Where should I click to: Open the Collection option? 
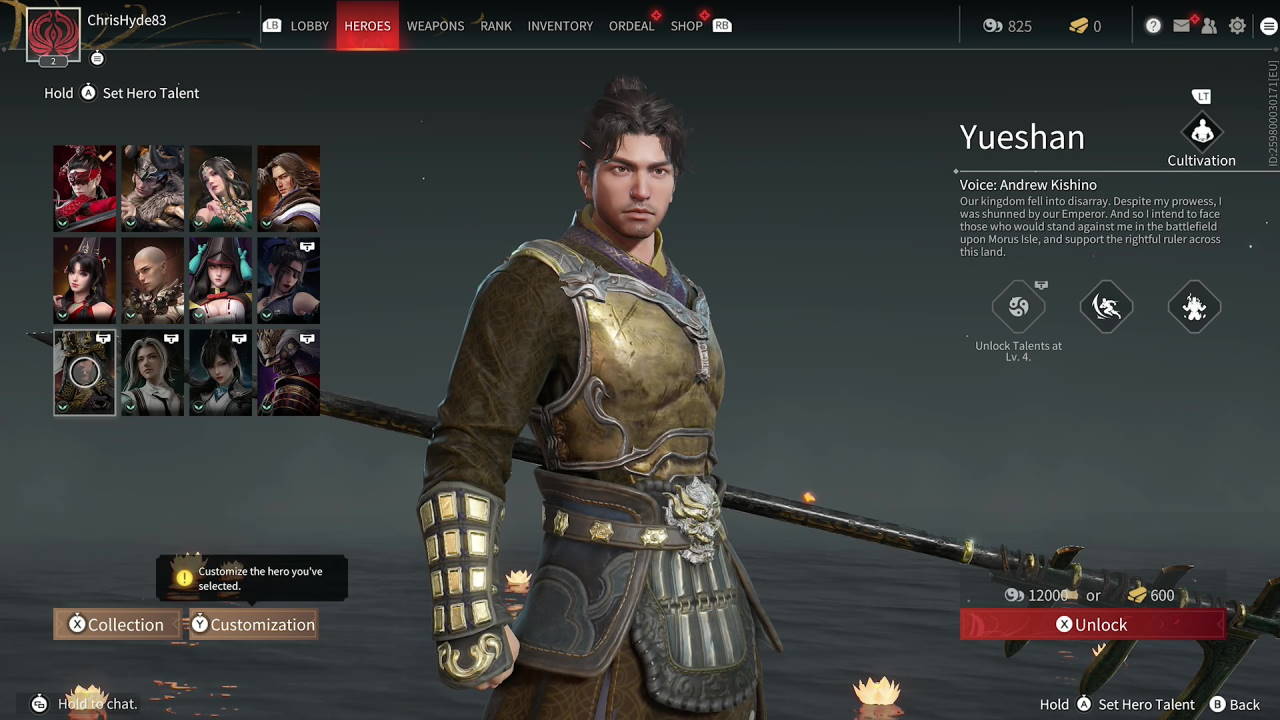116,624
